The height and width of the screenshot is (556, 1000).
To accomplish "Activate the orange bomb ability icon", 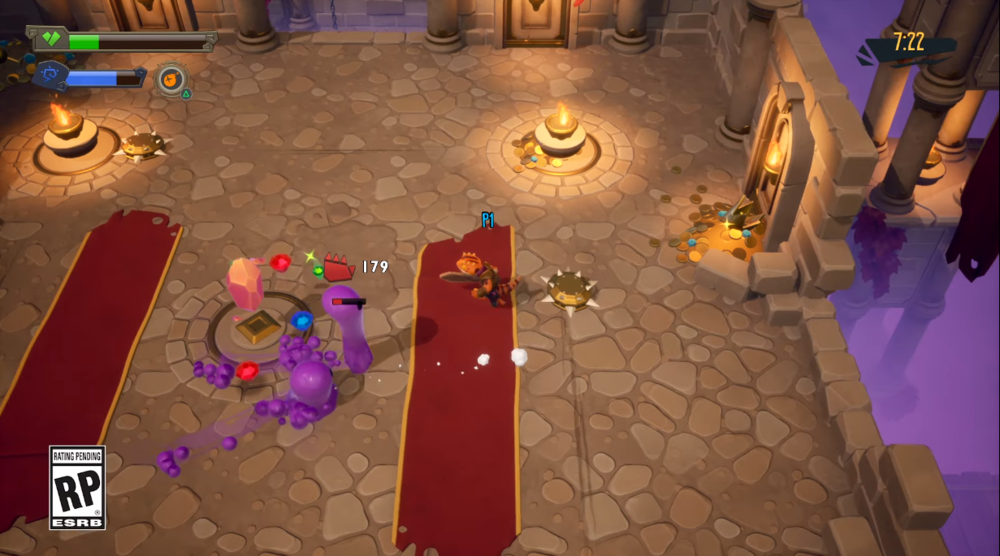I will (x=171, y=78).
